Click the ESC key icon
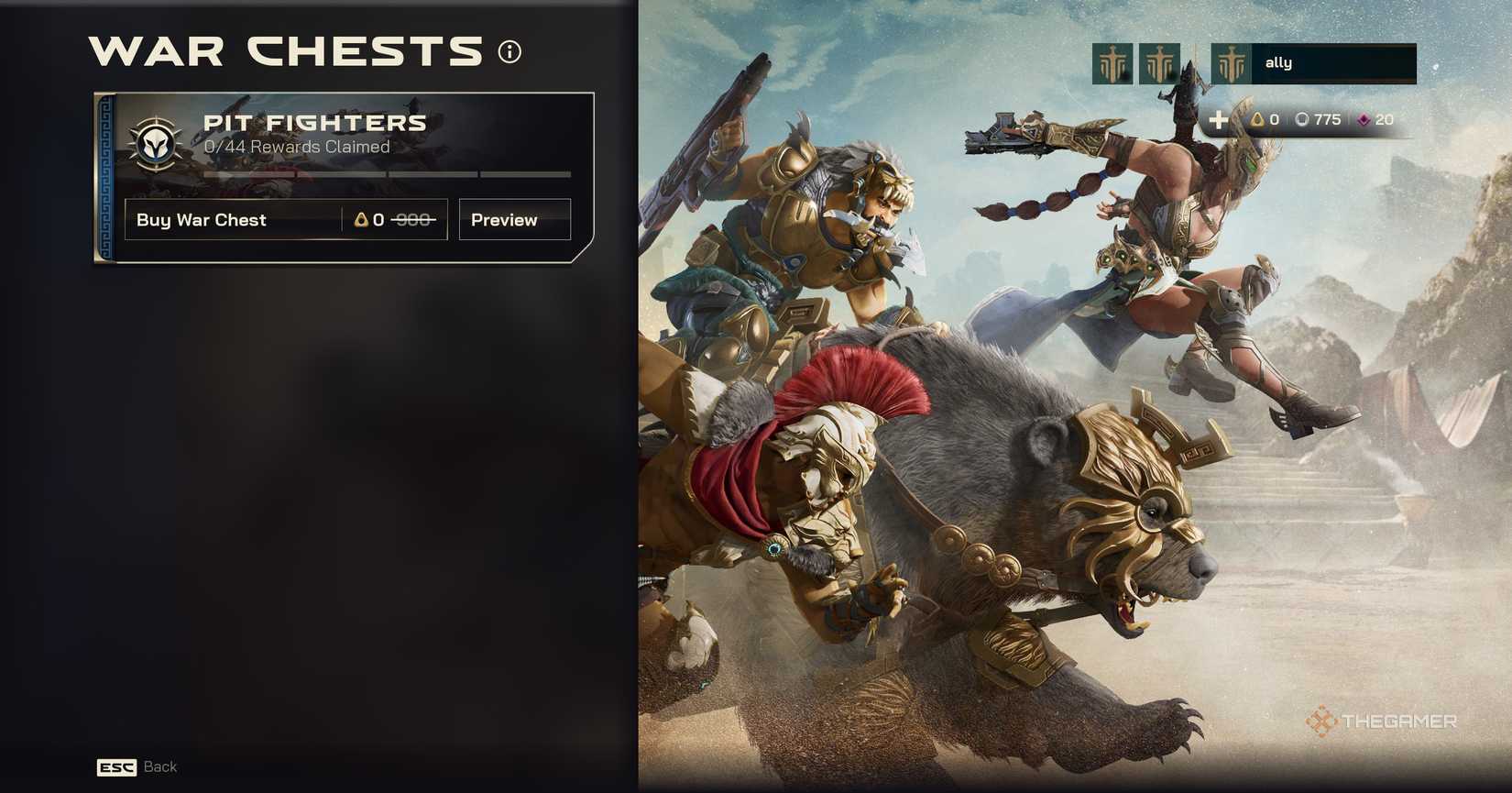The height and width of the screenshot is (793, 1512). pyautogui.click(x=115, y=767)
